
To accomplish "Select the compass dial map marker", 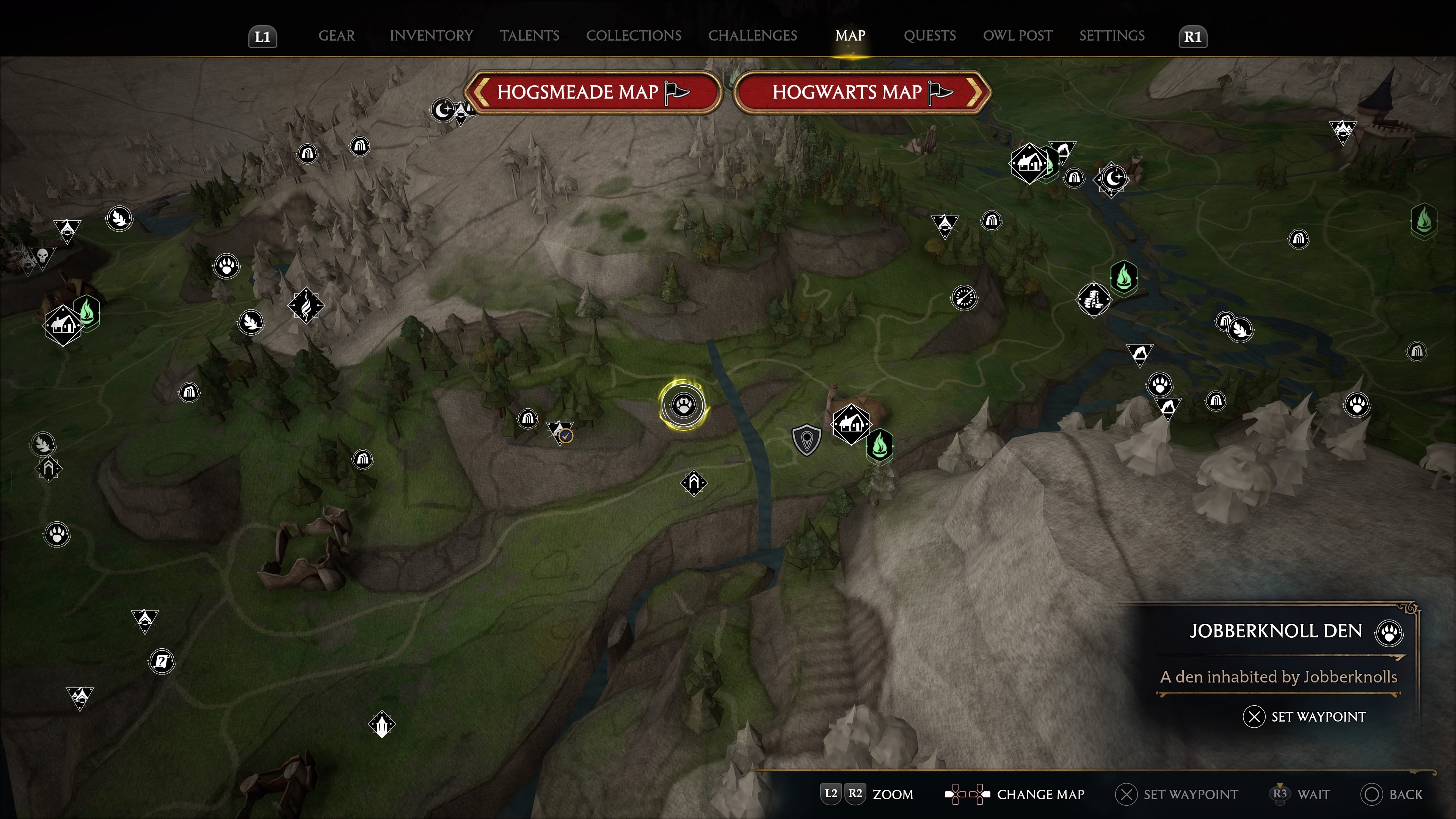I will (x=964, y=297).
